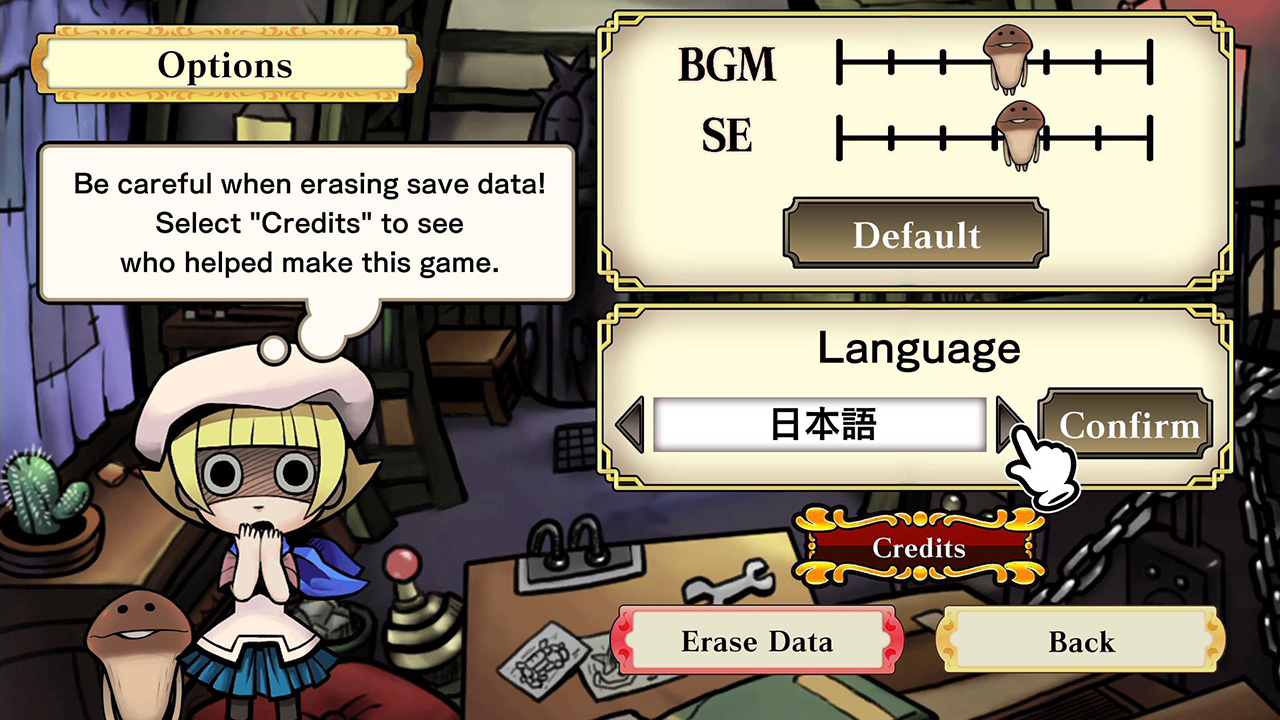Screen dimensions: 1280x720
Task: Select the left arrow to change language
Action: (x=628, y=424)
